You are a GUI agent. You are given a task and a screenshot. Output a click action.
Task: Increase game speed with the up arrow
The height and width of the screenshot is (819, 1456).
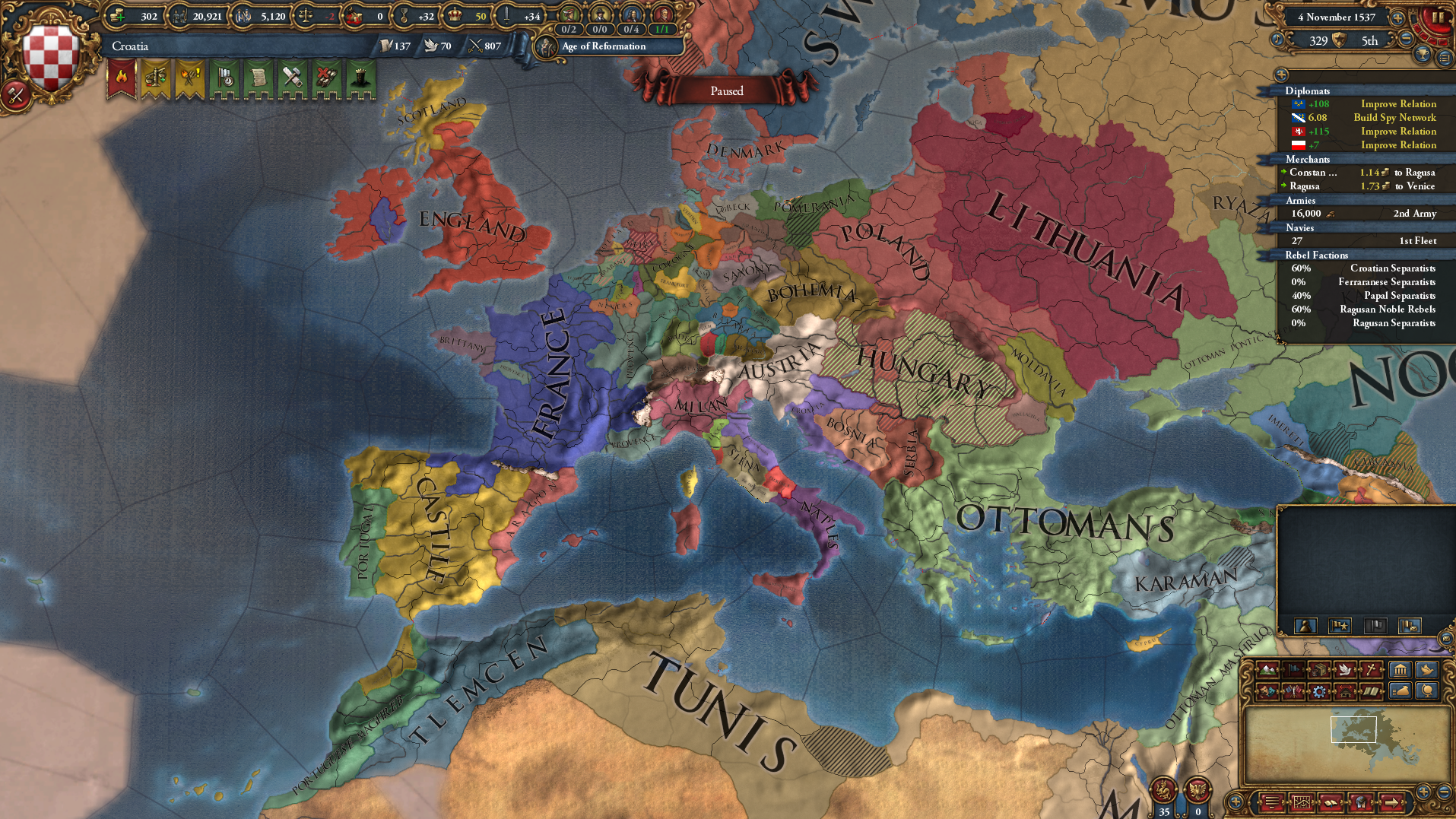coord(1397,18)
